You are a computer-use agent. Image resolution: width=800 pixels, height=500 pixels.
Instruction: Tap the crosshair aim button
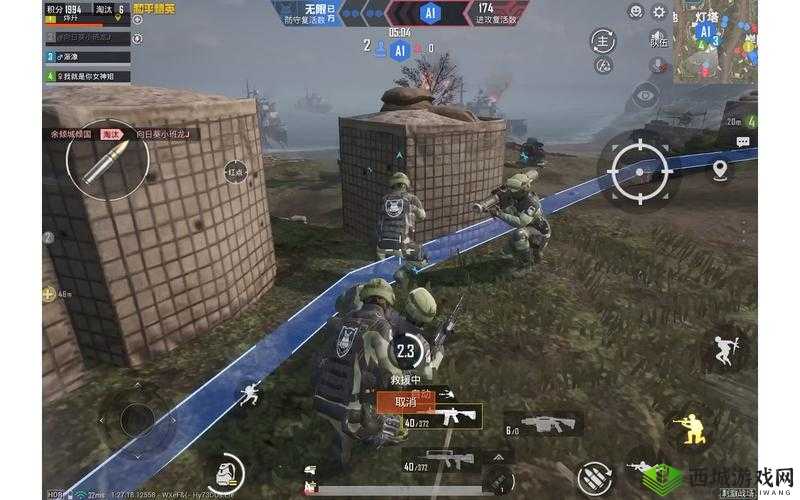638,170
